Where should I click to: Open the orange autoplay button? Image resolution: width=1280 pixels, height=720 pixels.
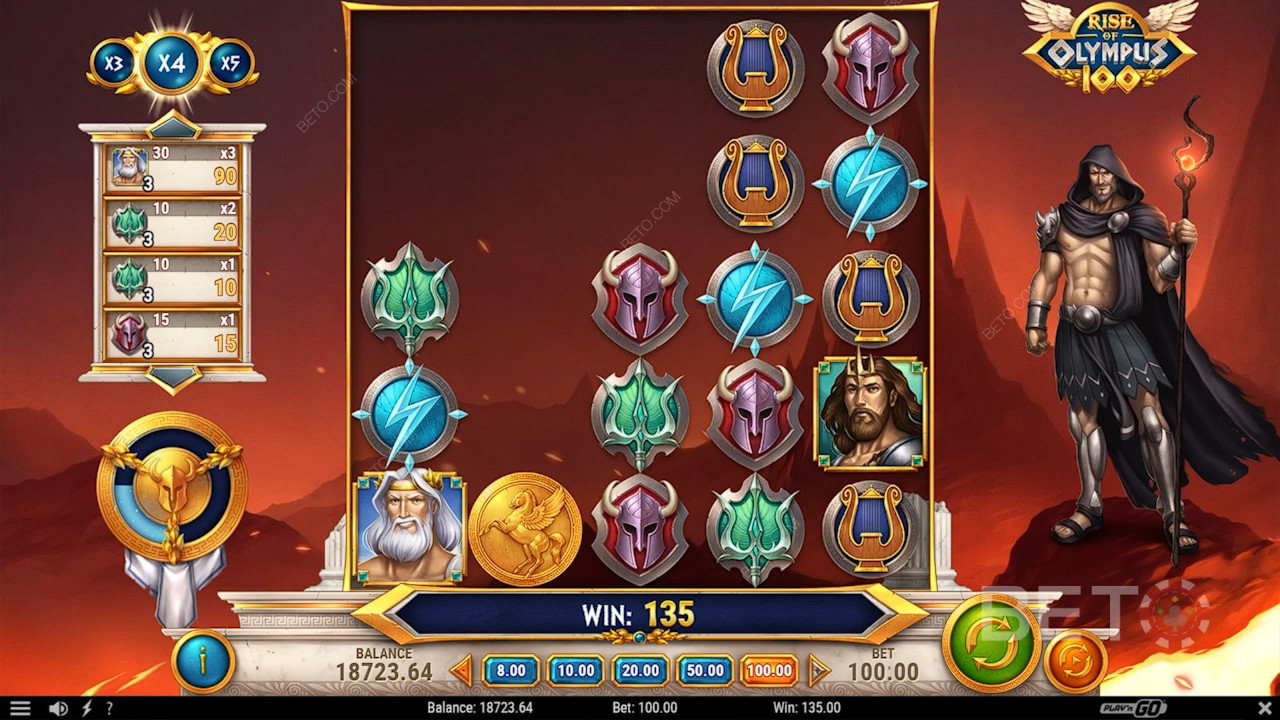click(1075, 661)
